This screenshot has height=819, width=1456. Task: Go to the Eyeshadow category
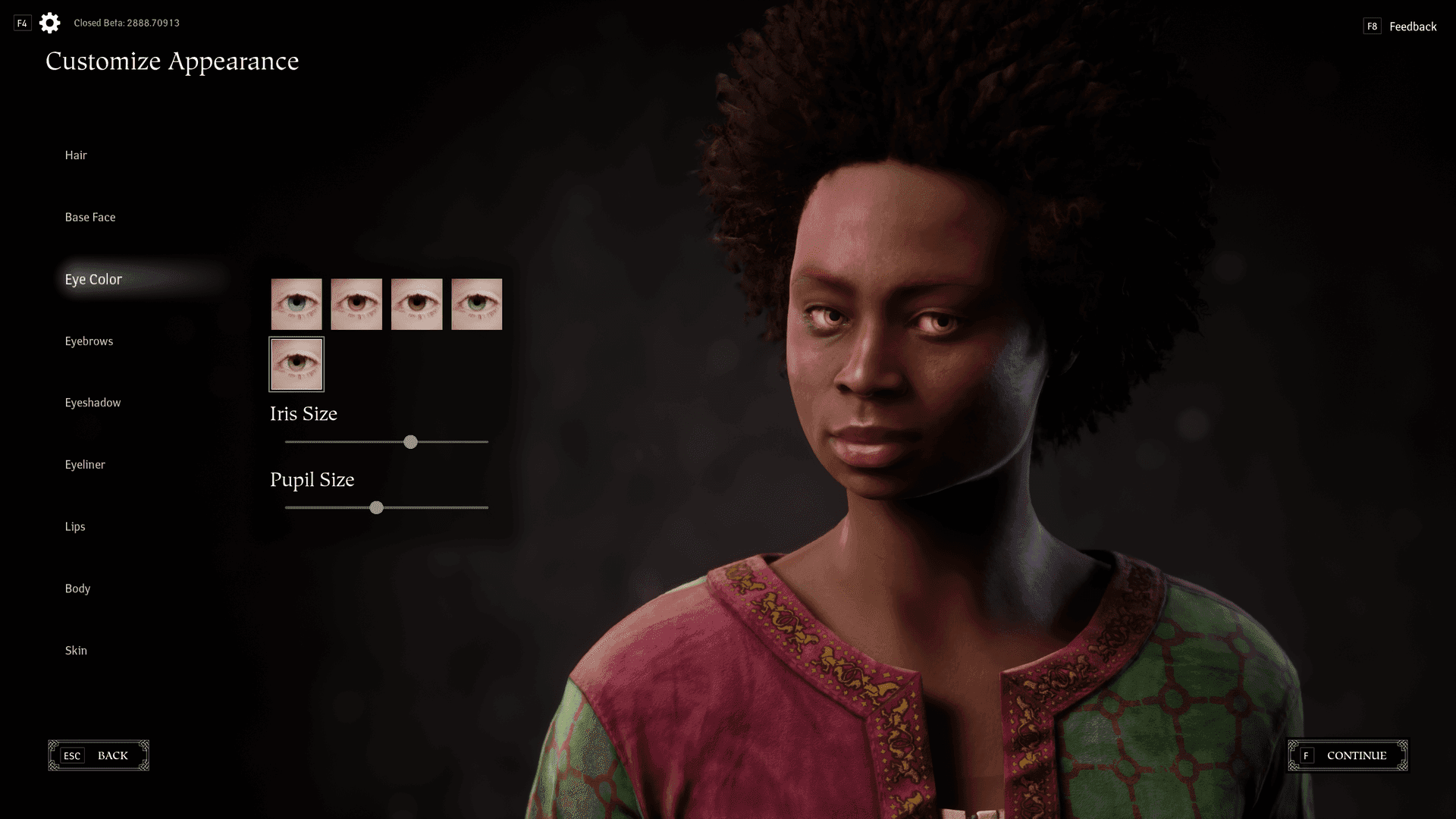pos(93,403)
